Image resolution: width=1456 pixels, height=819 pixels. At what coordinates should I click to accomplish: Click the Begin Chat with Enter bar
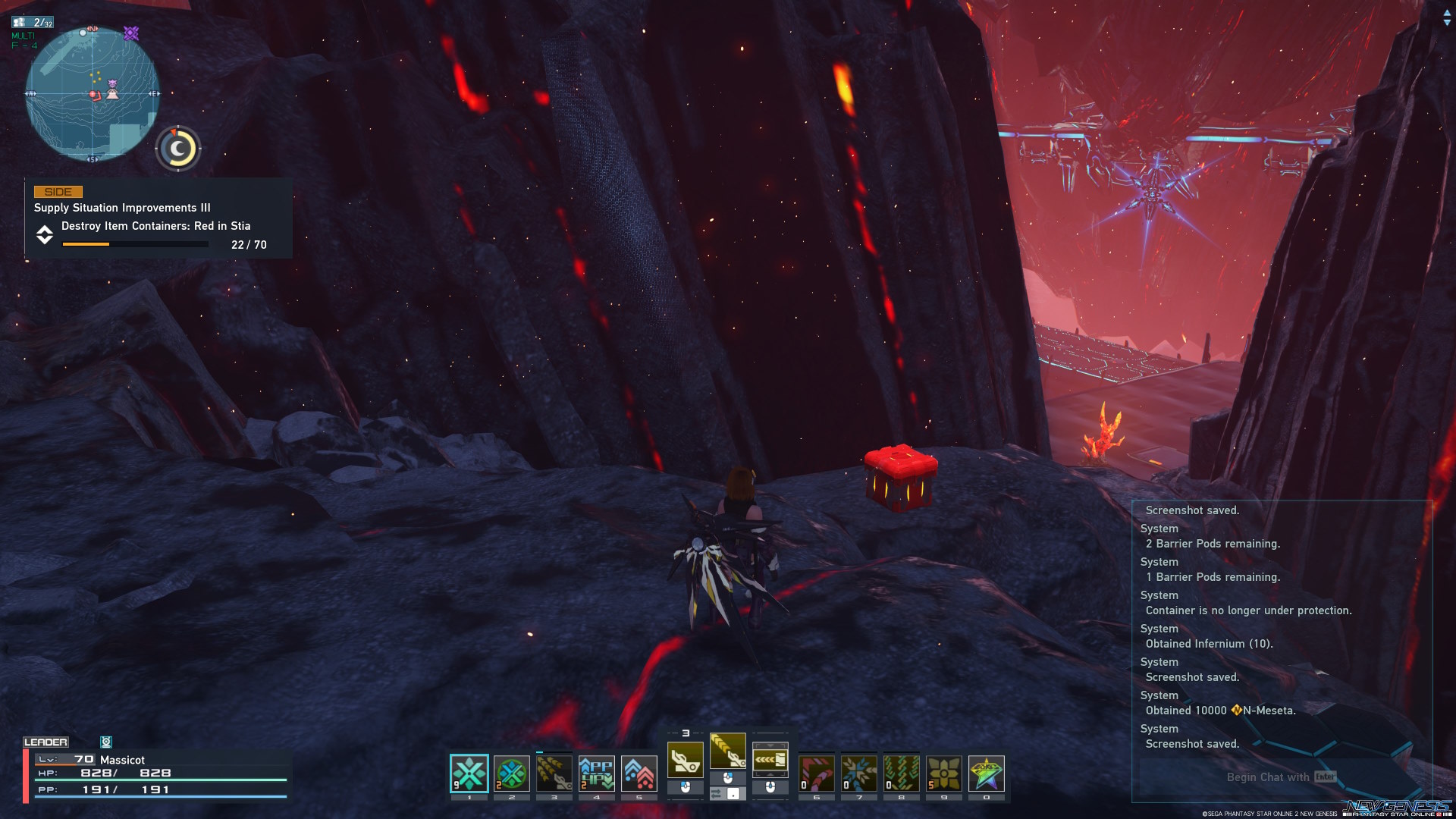pos(1282,777)
